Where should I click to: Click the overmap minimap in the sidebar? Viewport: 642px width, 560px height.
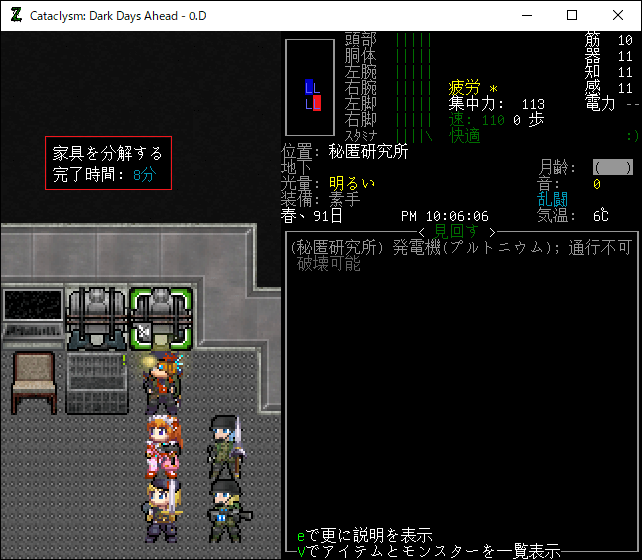[310, 88]
